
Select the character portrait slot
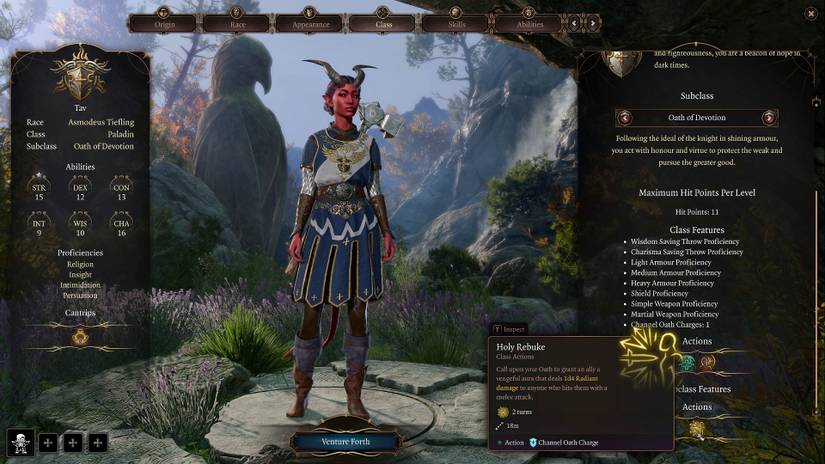pos(20,441)
